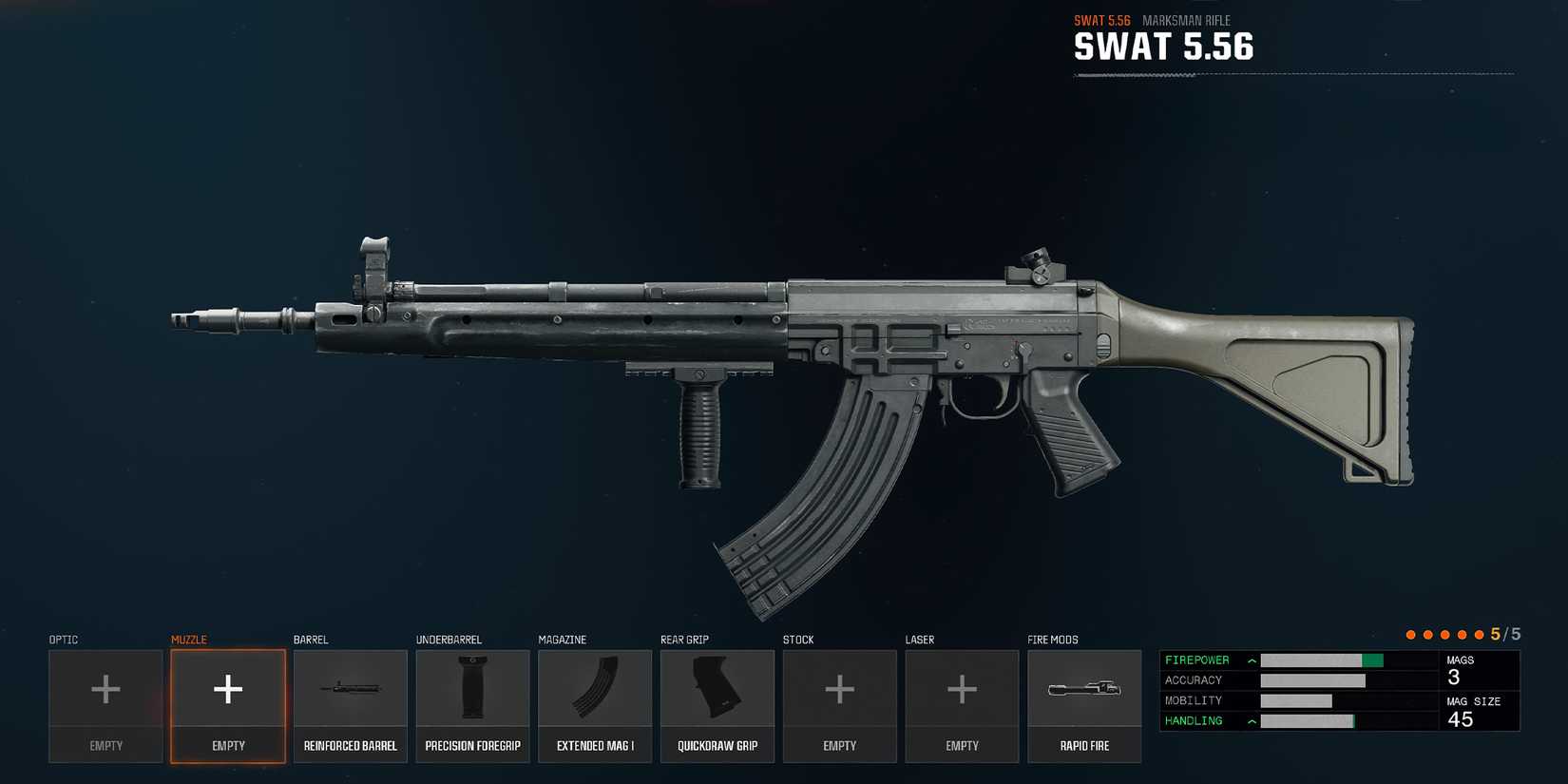Open the empty Optic attachment slot
Image resolution: width=1568 pixels, height=784 pixels.
click(x=105, y=689)
